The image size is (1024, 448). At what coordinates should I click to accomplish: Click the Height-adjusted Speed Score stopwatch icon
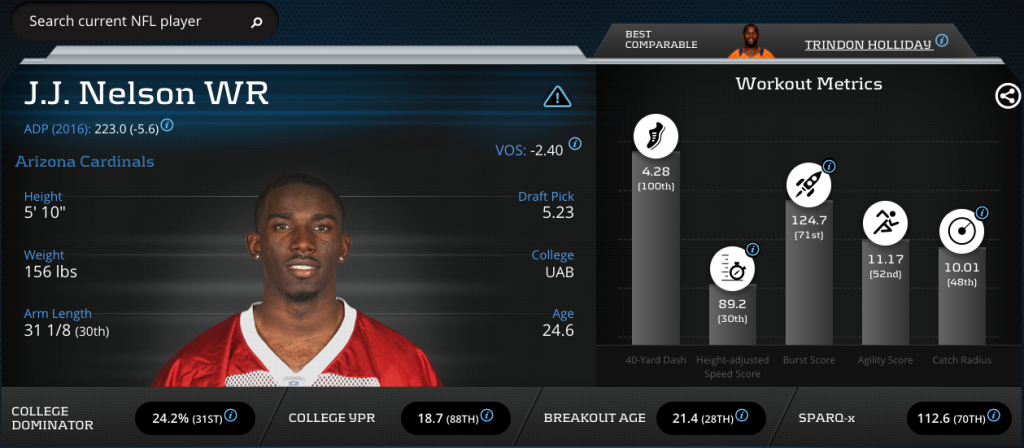click(733, 268)
